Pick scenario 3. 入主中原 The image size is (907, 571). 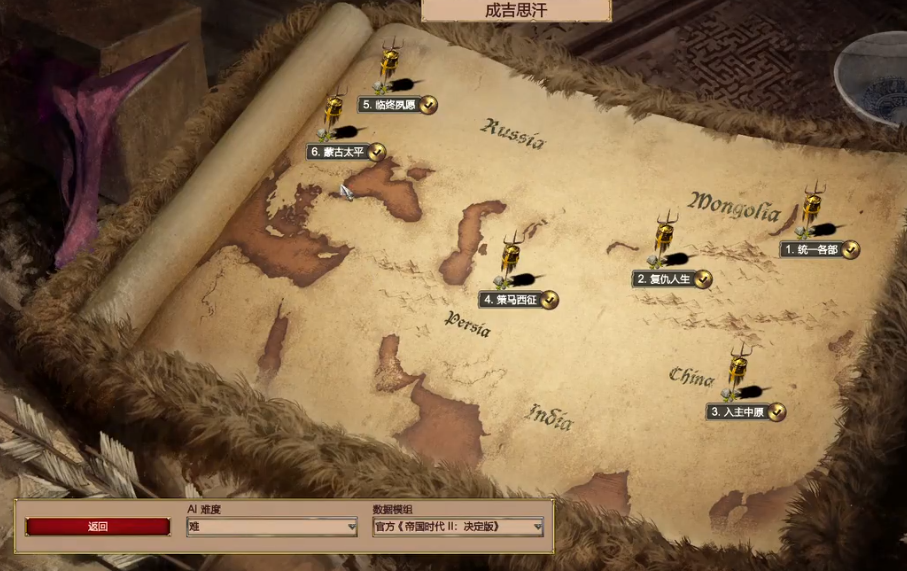tap(737, 411)
